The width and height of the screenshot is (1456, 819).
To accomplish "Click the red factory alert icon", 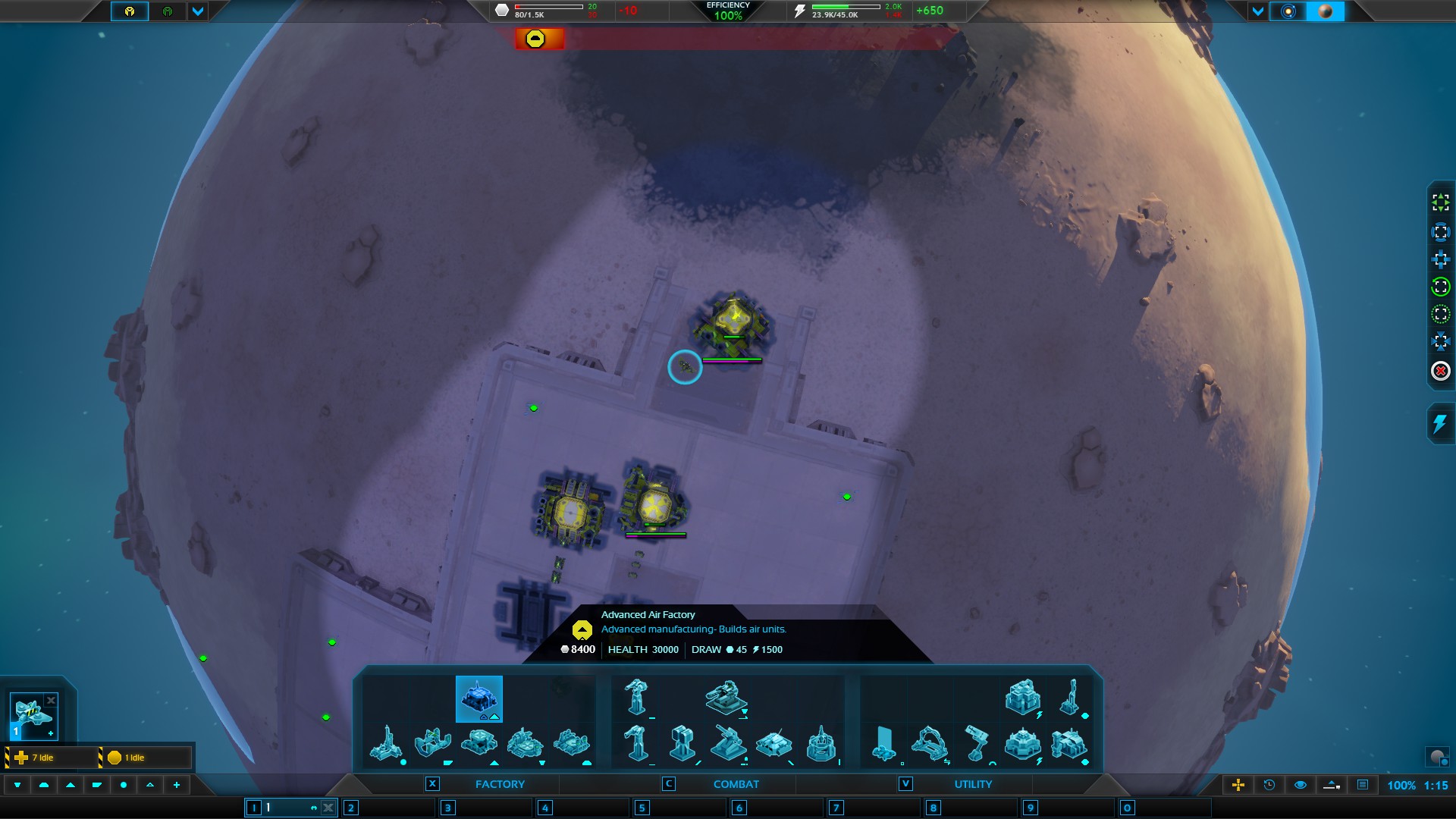I will point(535,39).
